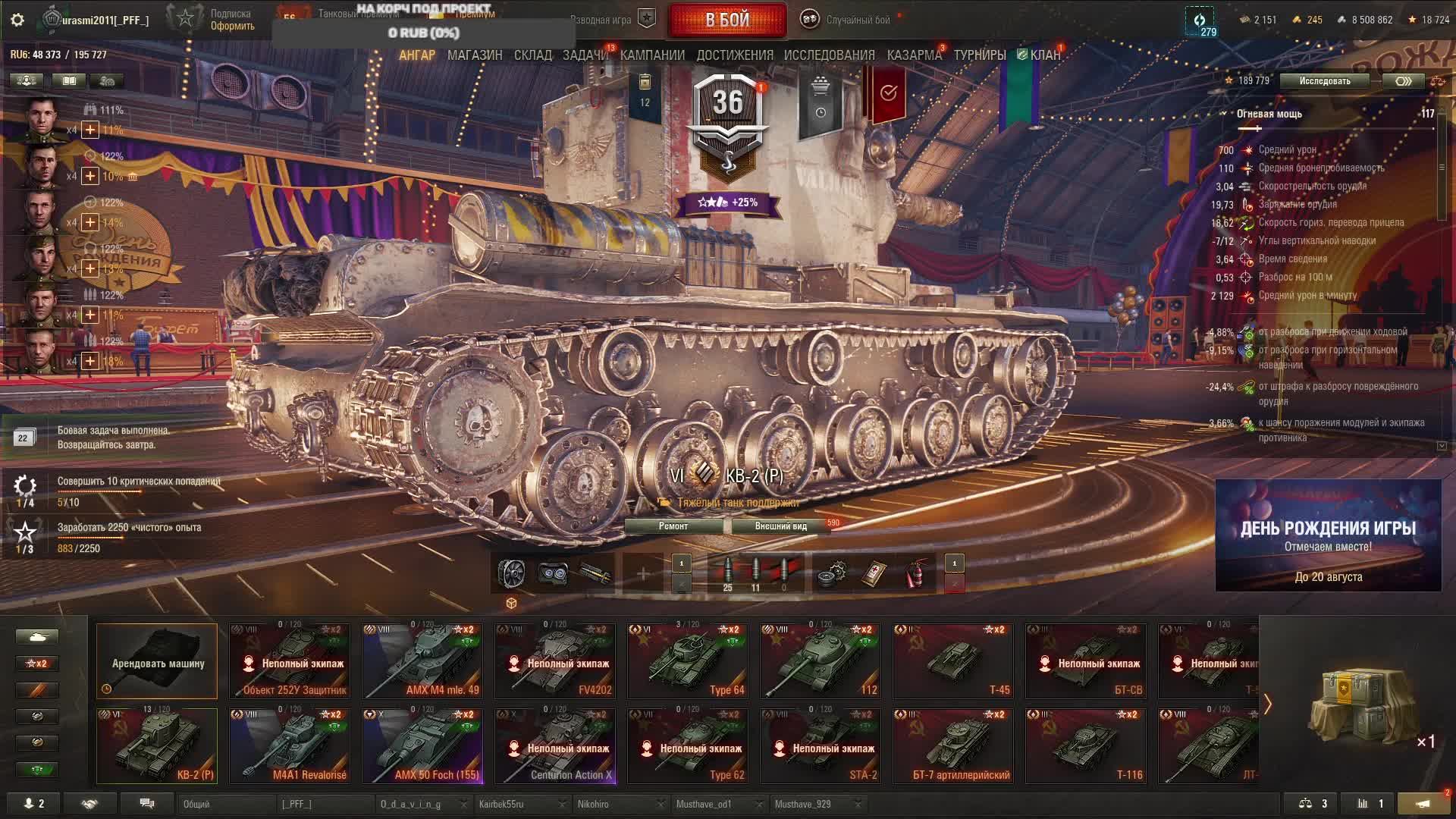Go to the ИССЛЕДОВАНИЯ tab

click(829, 55)
